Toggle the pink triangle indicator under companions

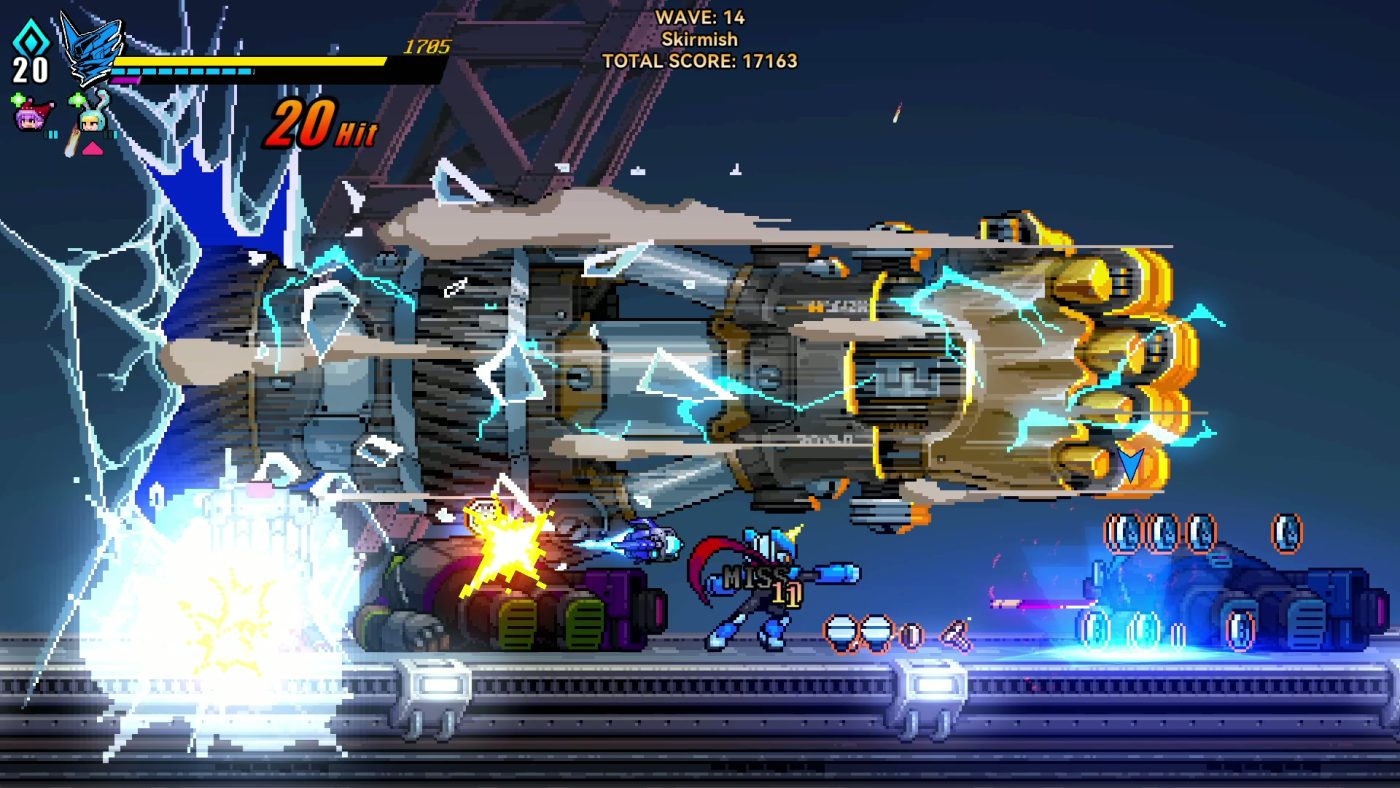(92, 148)
